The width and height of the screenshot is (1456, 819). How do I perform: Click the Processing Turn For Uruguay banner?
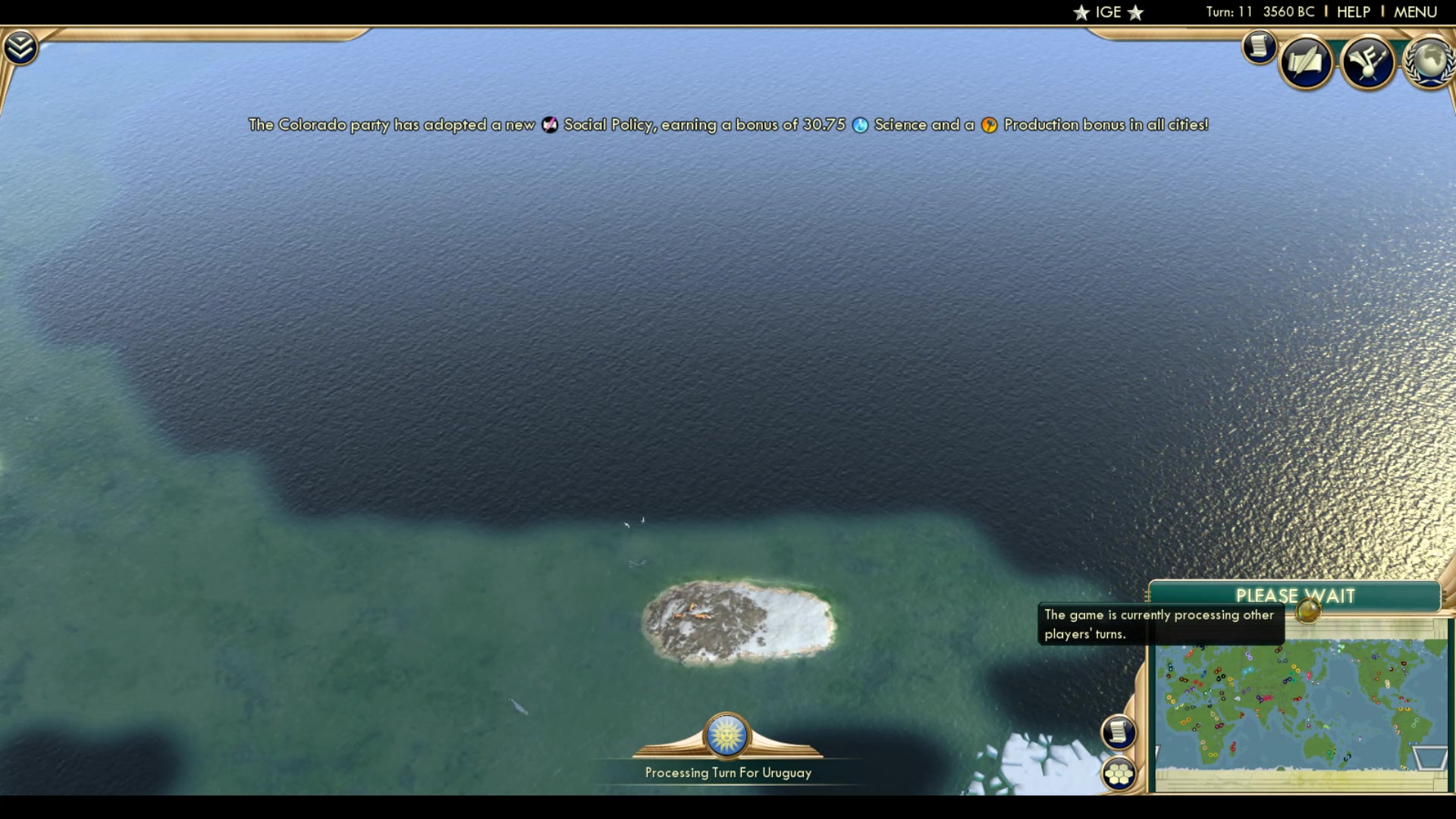click(x=727, y=773)
